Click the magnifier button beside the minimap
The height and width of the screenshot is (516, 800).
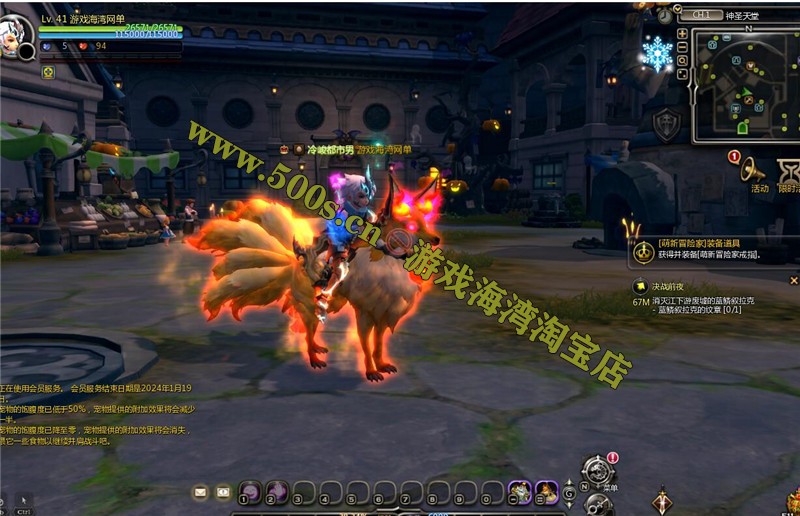682,61
